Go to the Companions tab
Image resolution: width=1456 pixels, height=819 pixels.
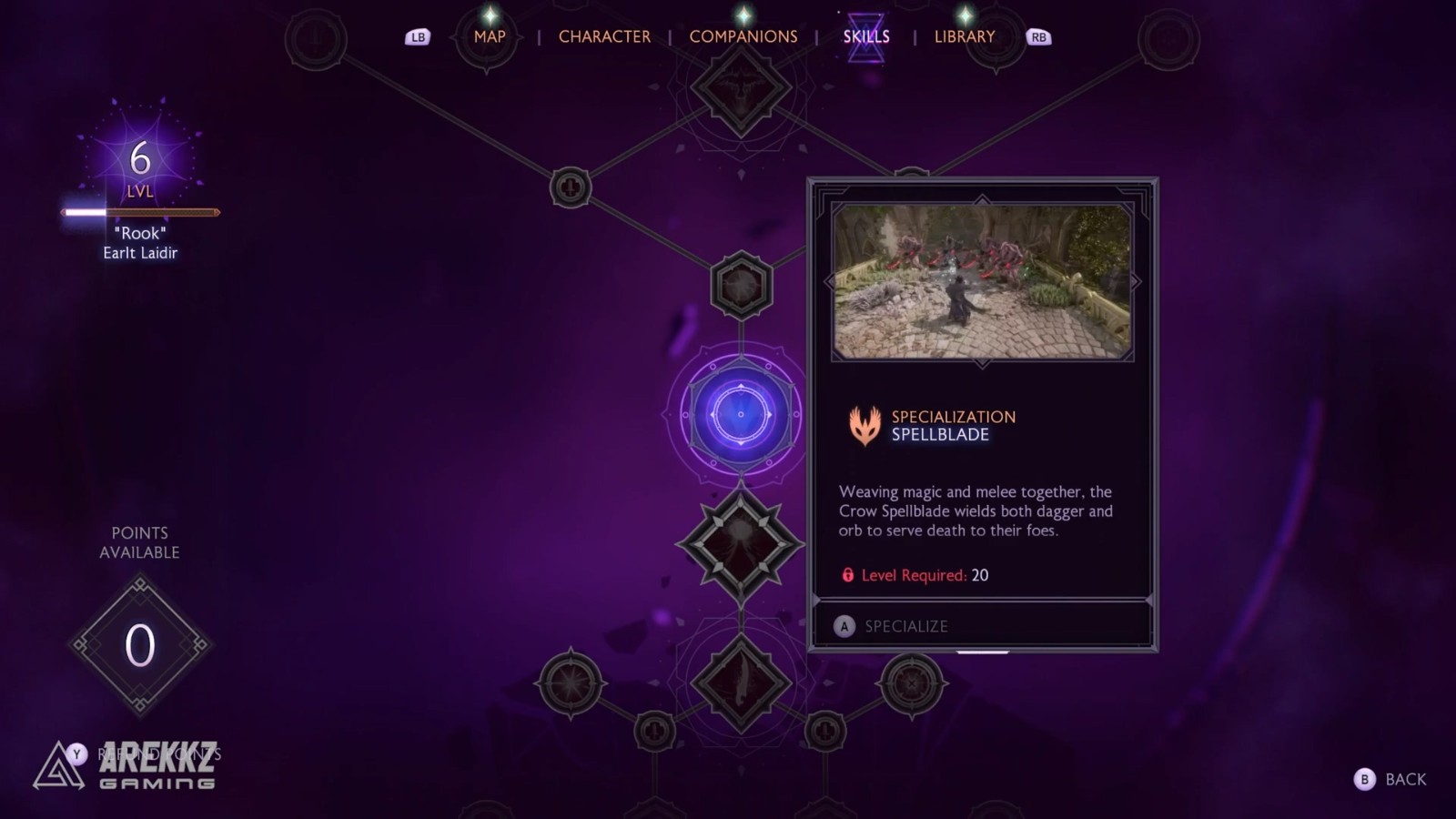(x=743, y=36)
